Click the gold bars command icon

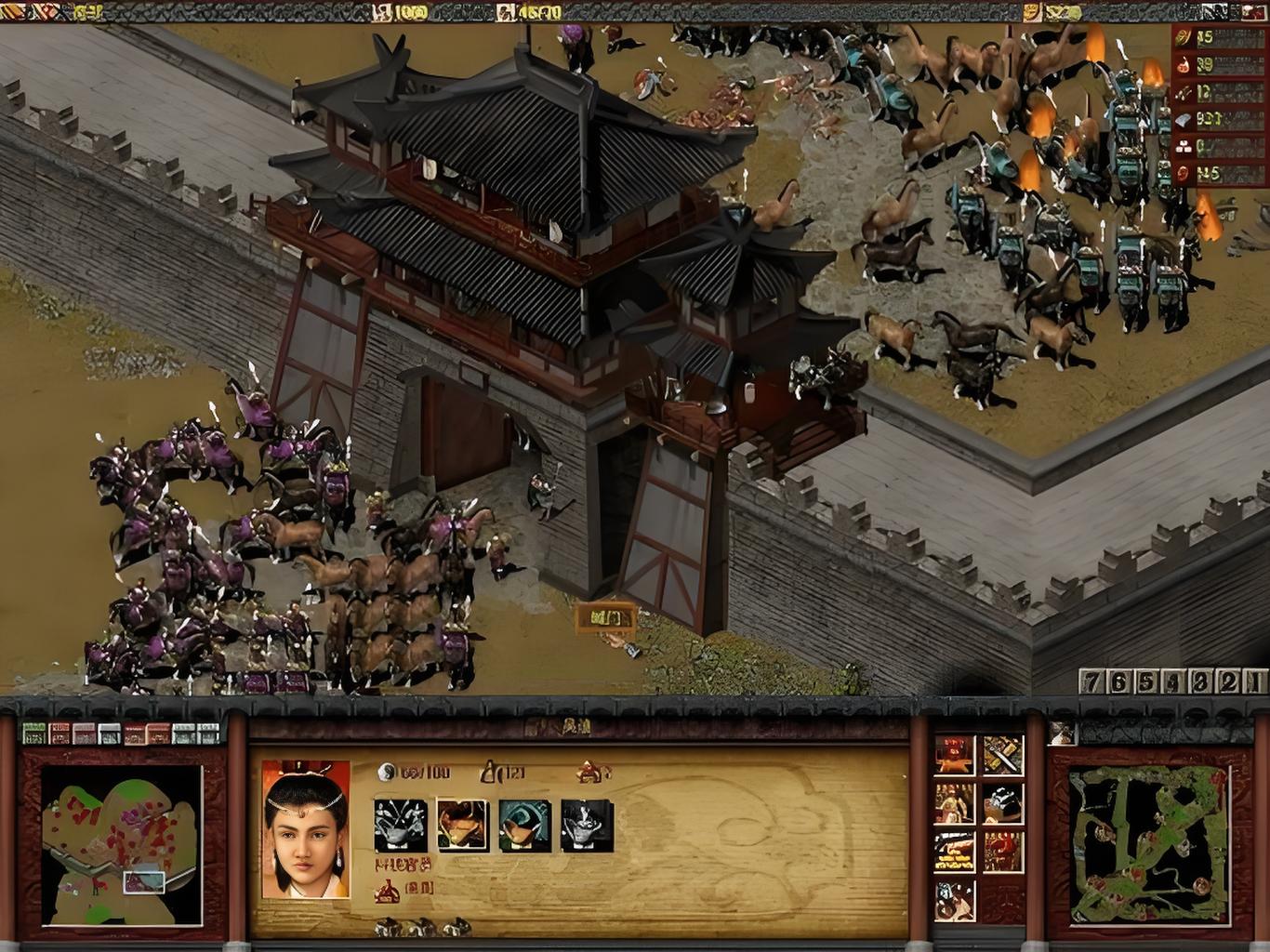tap(955, 852)
